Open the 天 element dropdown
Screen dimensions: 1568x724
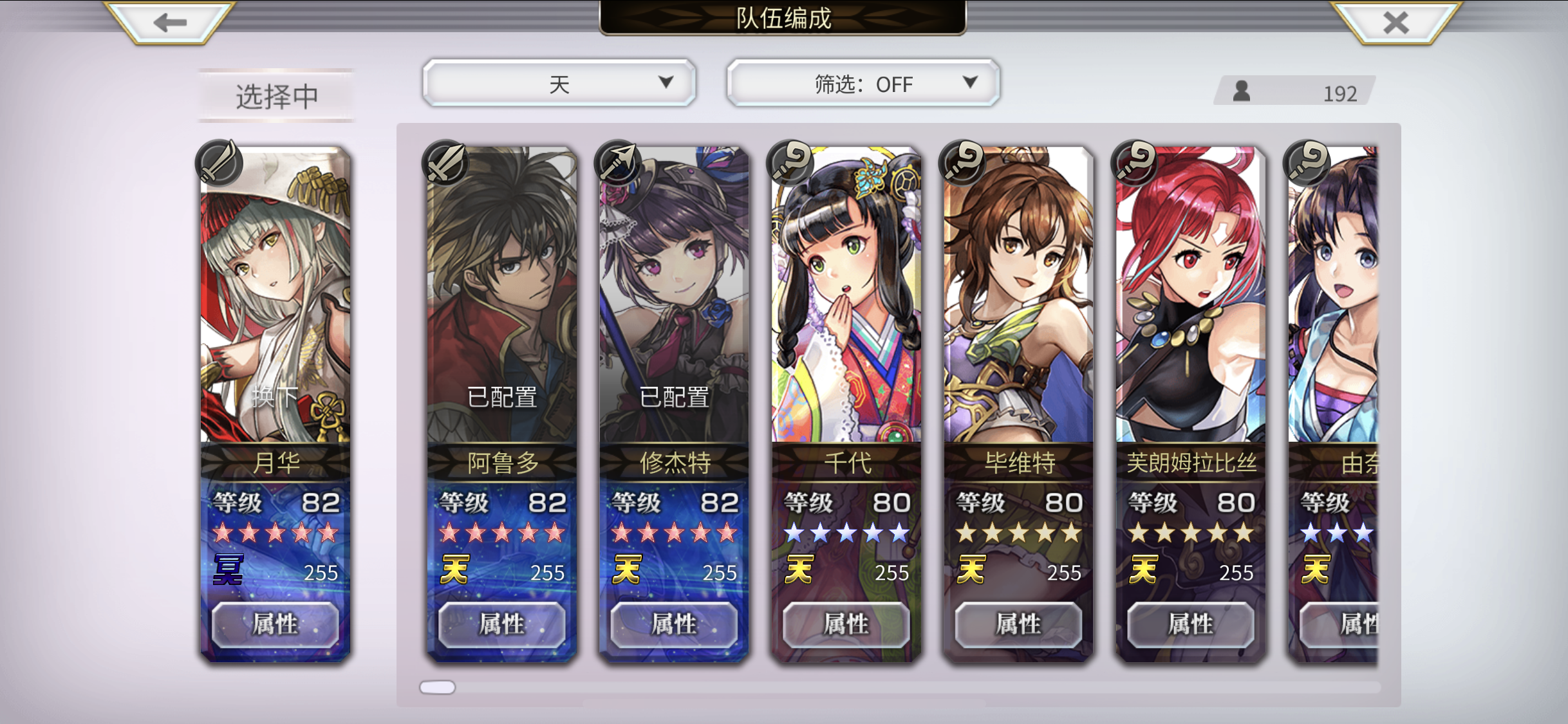pyautogui.click(x=558, y=83)
